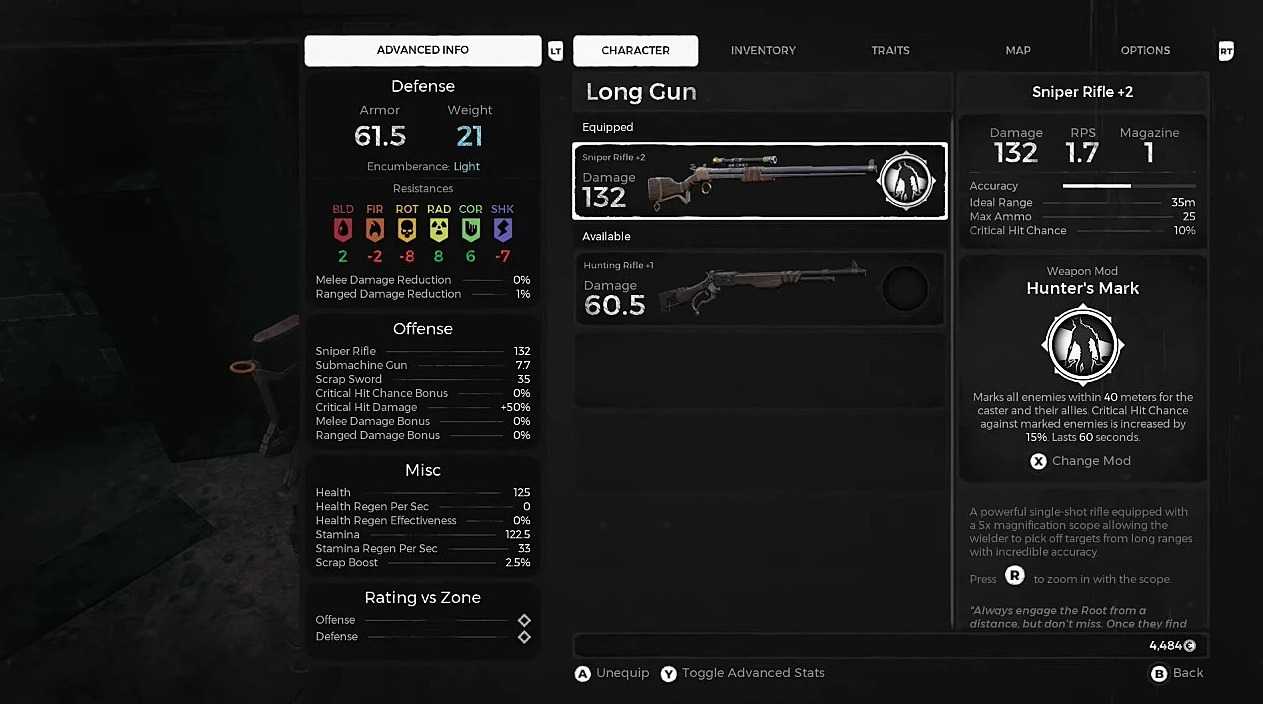The width and height of the screenshot is (1263, 704).
Task: Choose the Hunting Rifle +1 from available
Action: tap(759, 289)
